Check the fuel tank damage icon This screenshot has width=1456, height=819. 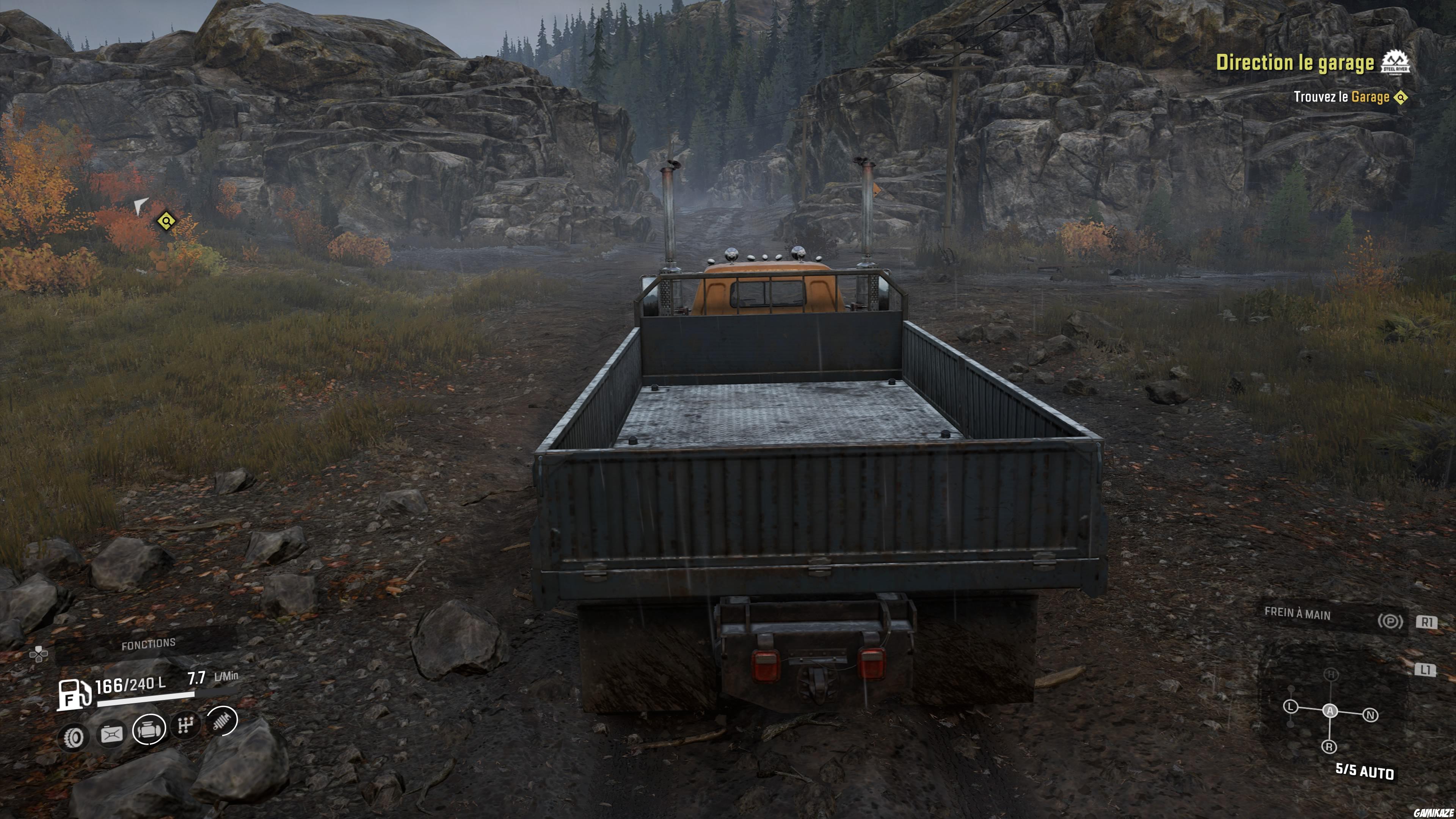tap(111, 735)
